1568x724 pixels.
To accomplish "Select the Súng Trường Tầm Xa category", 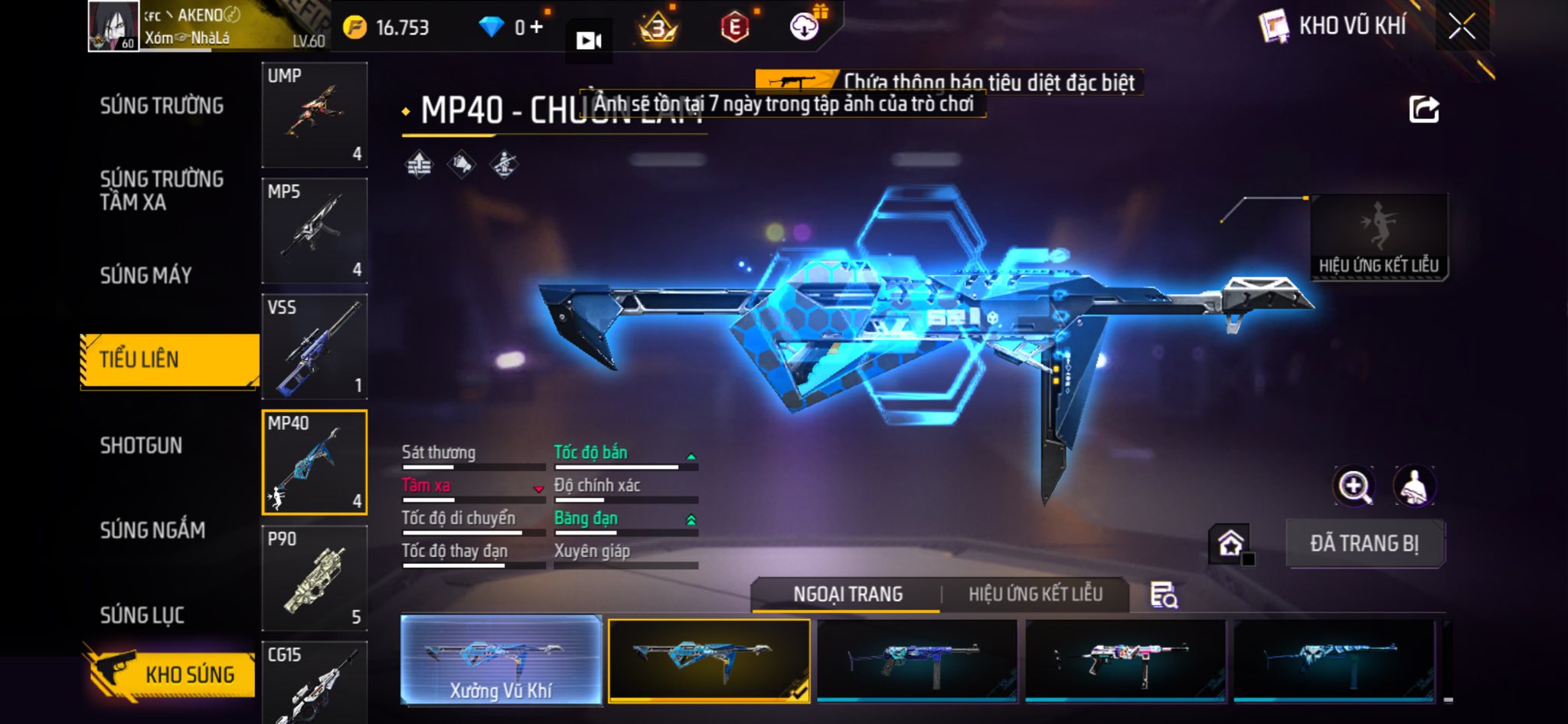I will point(162,190).
